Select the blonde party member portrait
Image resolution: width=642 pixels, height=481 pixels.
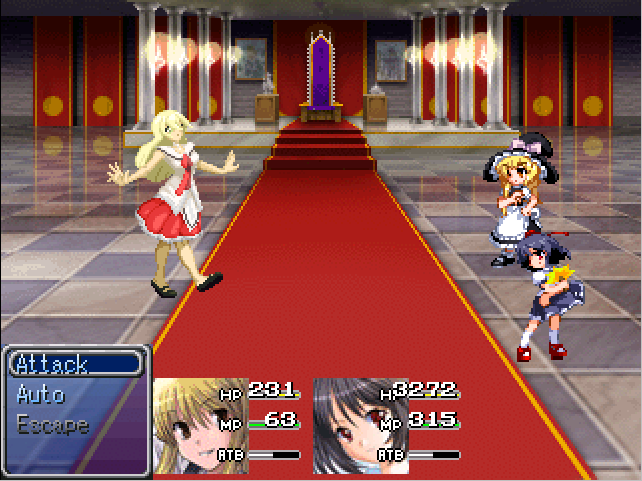point(187,426)
